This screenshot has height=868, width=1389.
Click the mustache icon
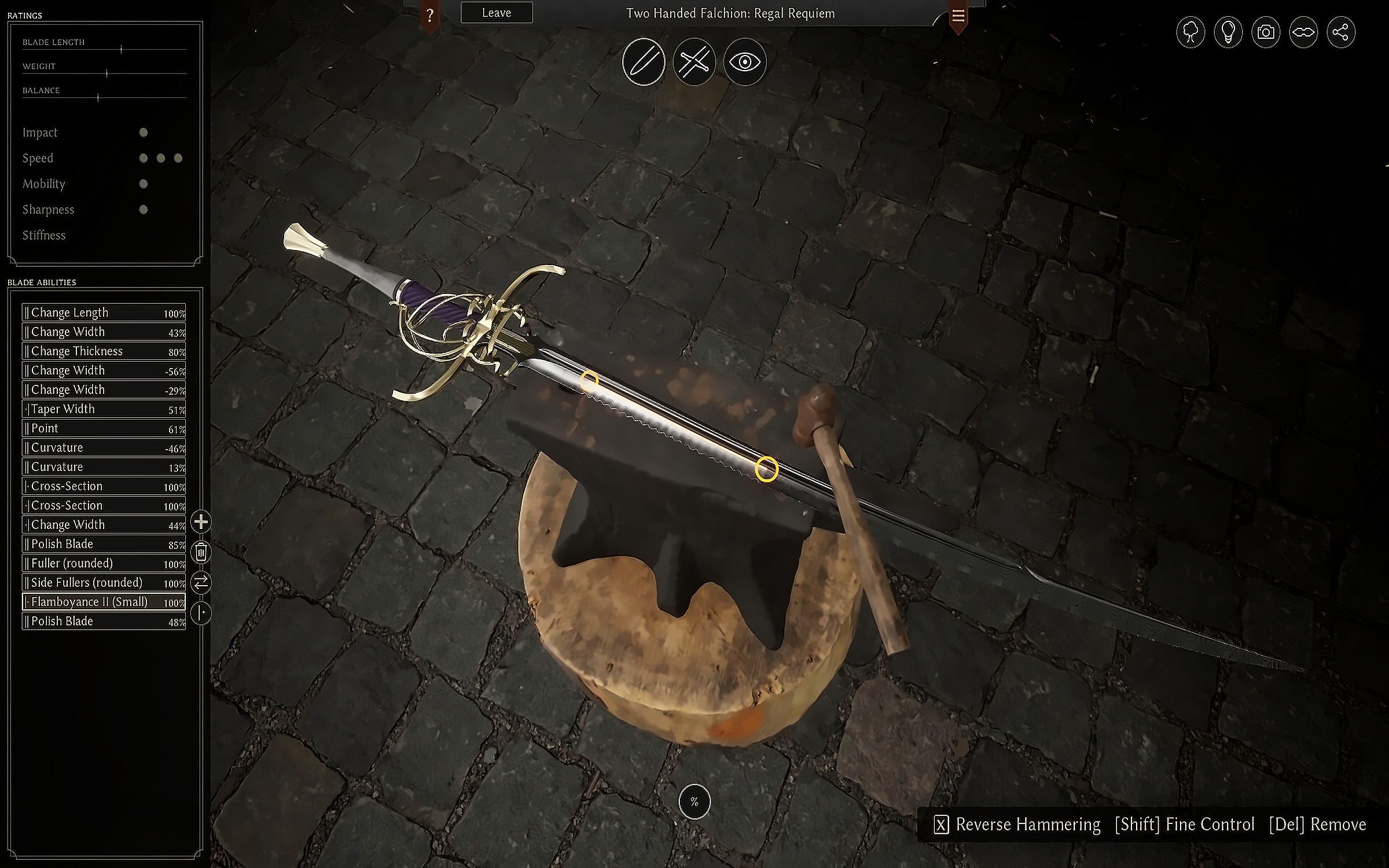click(x=1303, y=32)
